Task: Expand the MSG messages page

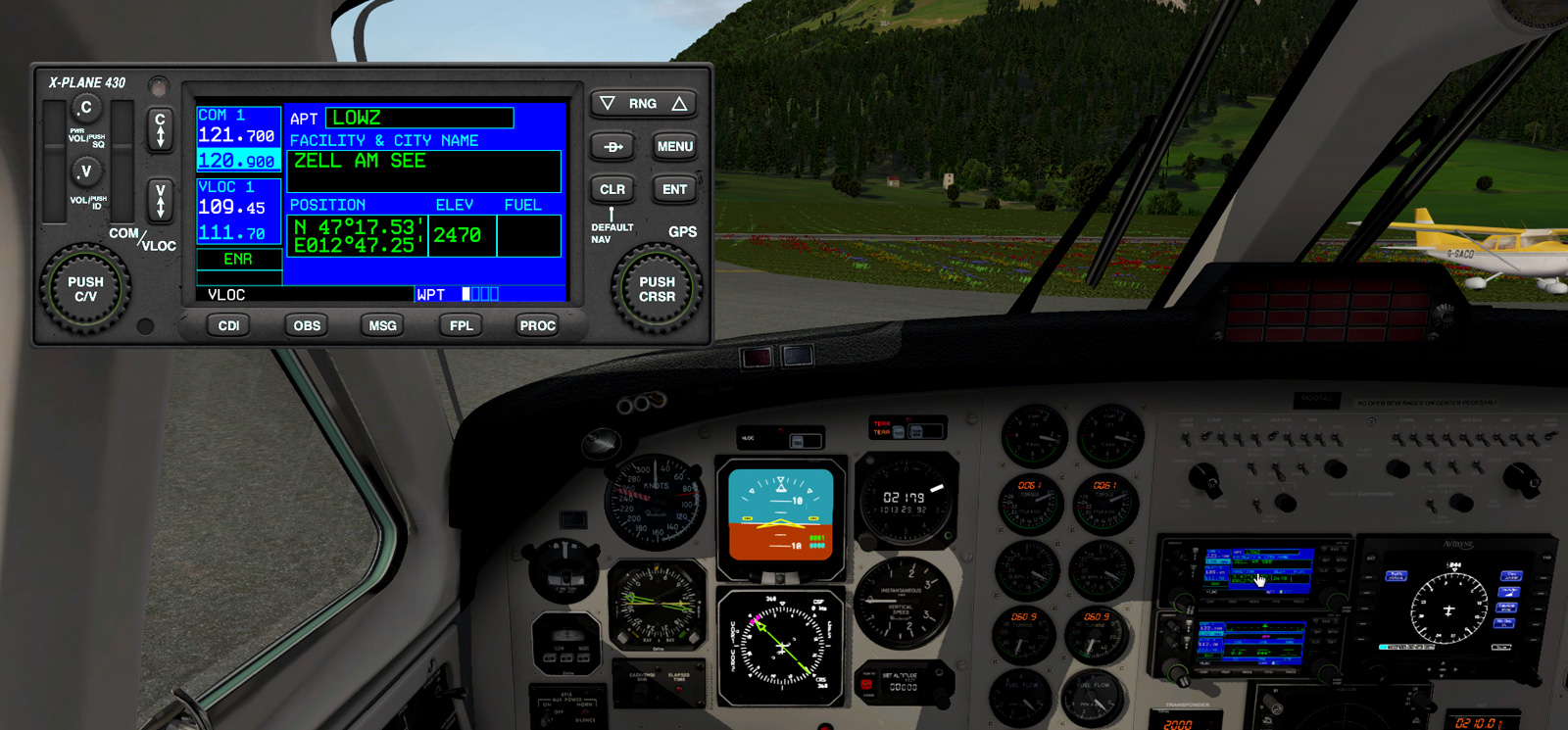Action: [381, 325]
